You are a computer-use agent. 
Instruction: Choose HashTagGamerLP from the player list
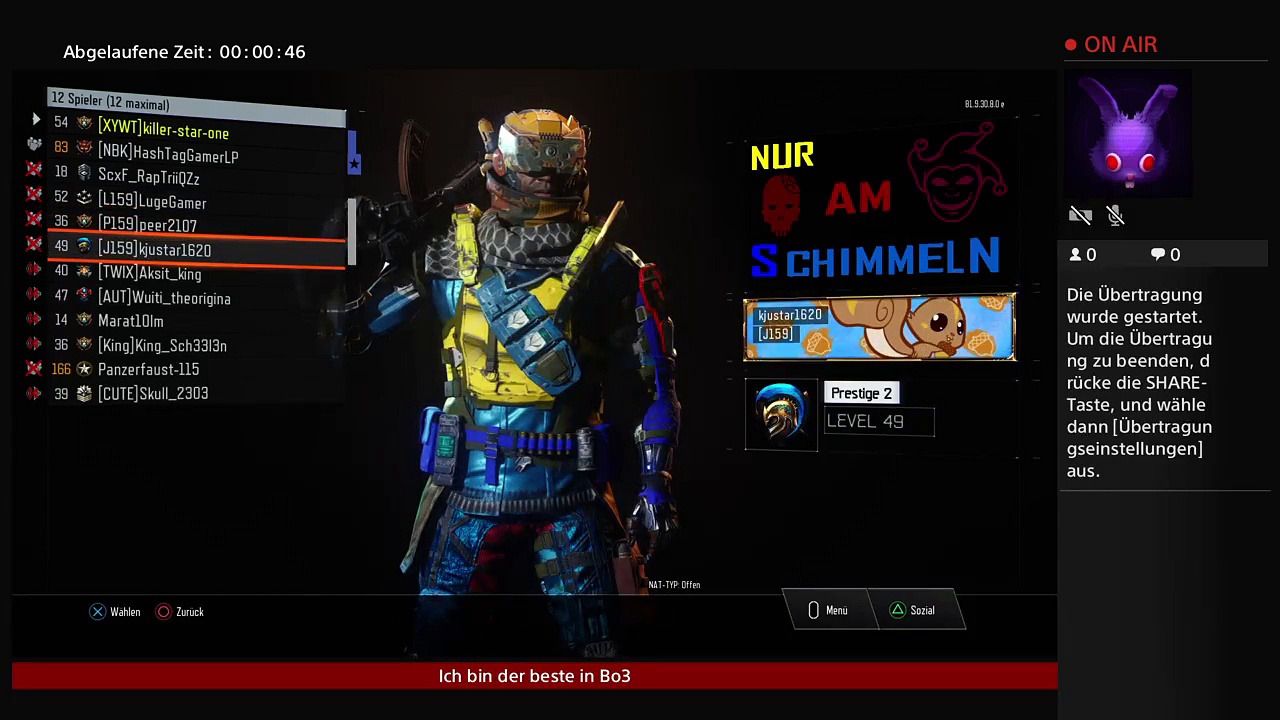pos(168,155)
